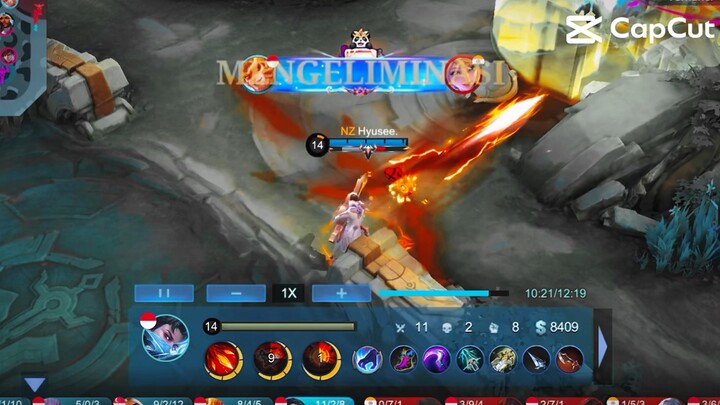
Task: Select the masked hero portrait
Action: 165,337
